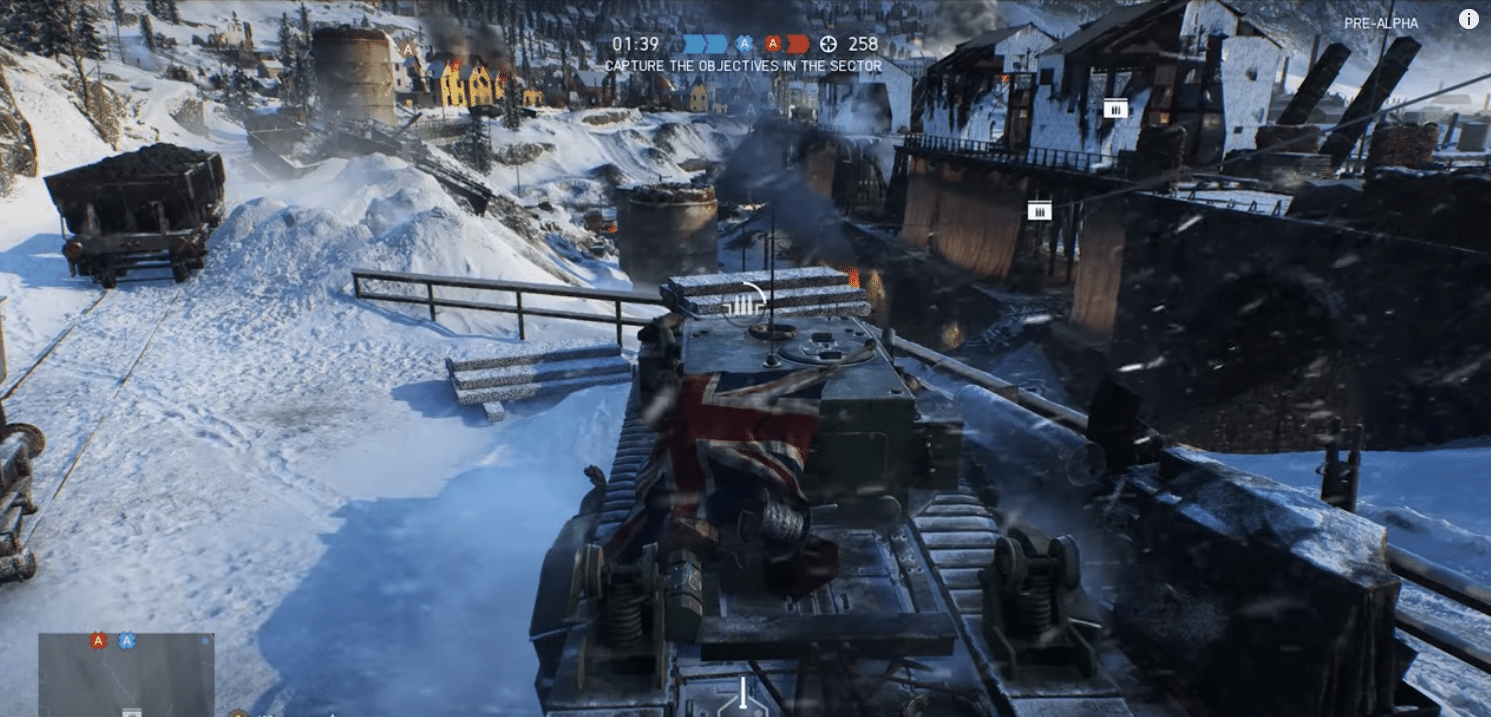
Task: Click blue A objective icon in score bar
Action: point(744,44)
